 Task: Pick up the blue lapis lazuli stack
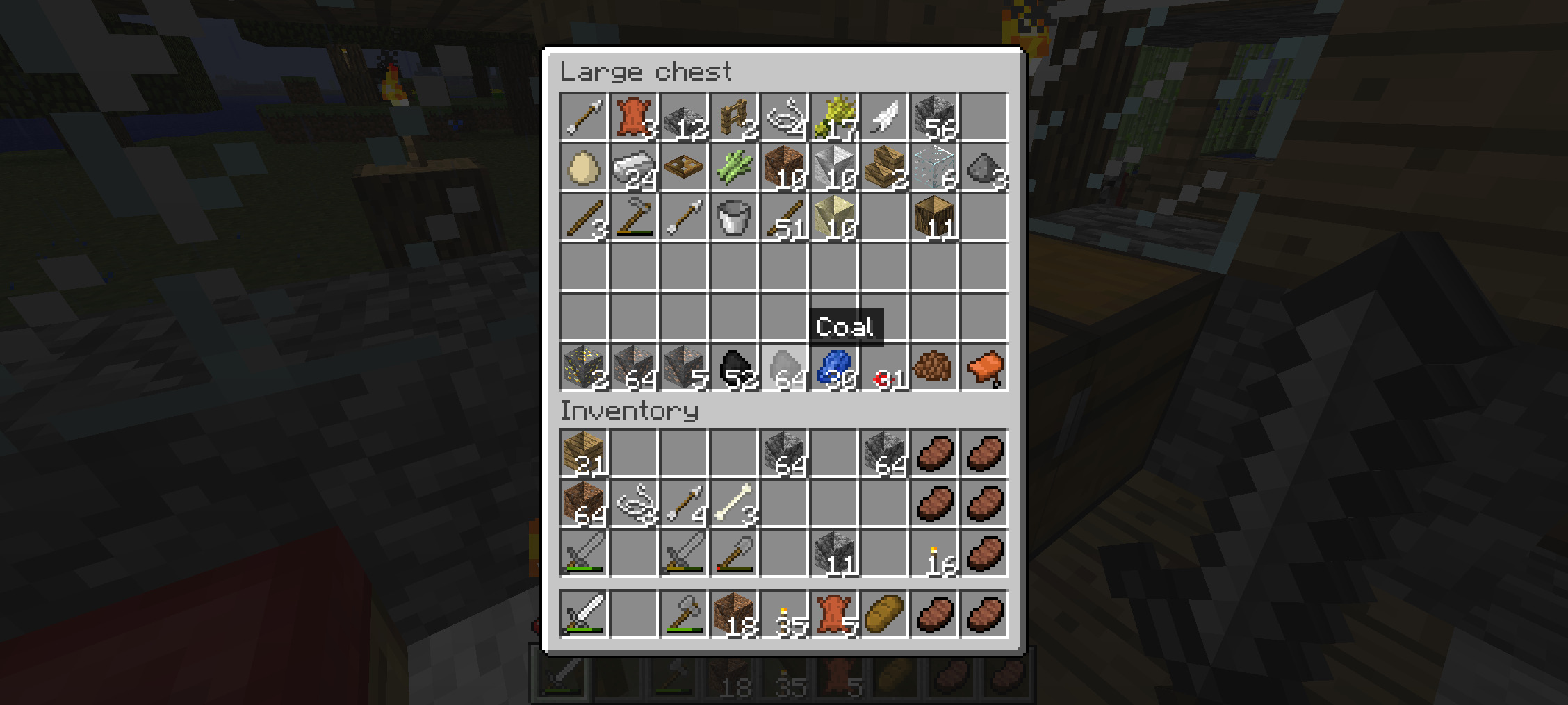834,367
